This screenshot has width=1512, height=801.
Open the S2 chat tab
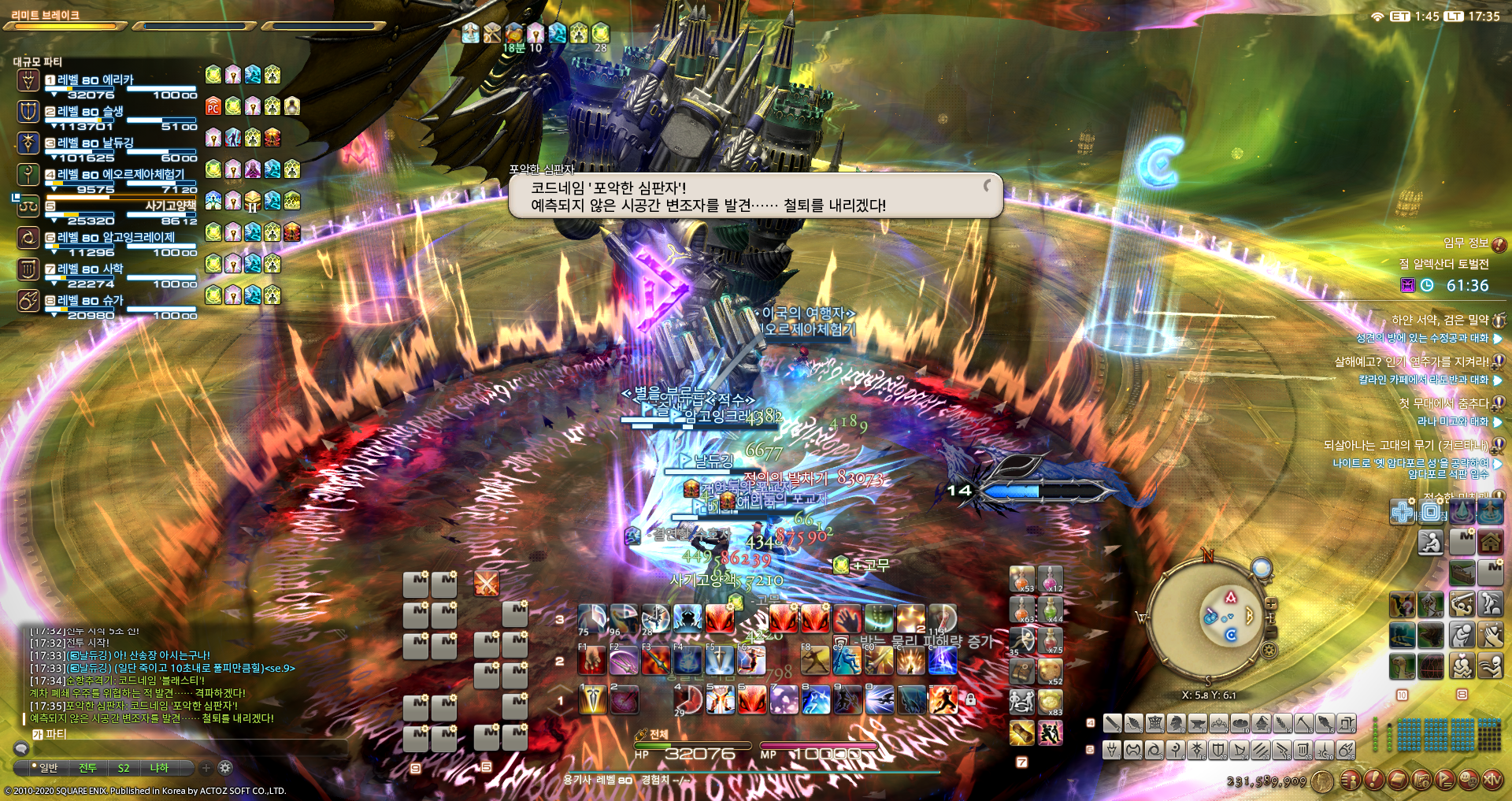tap(124, 768)
